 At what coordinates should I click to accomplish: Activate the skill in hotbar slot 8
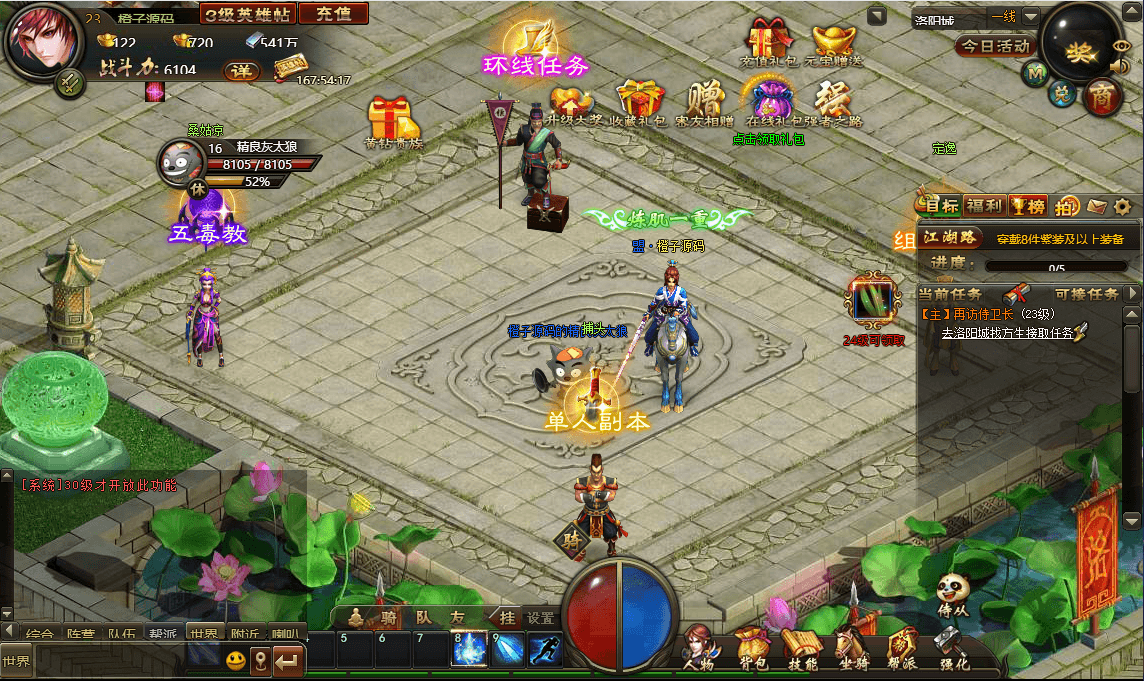tap(469, 650)
